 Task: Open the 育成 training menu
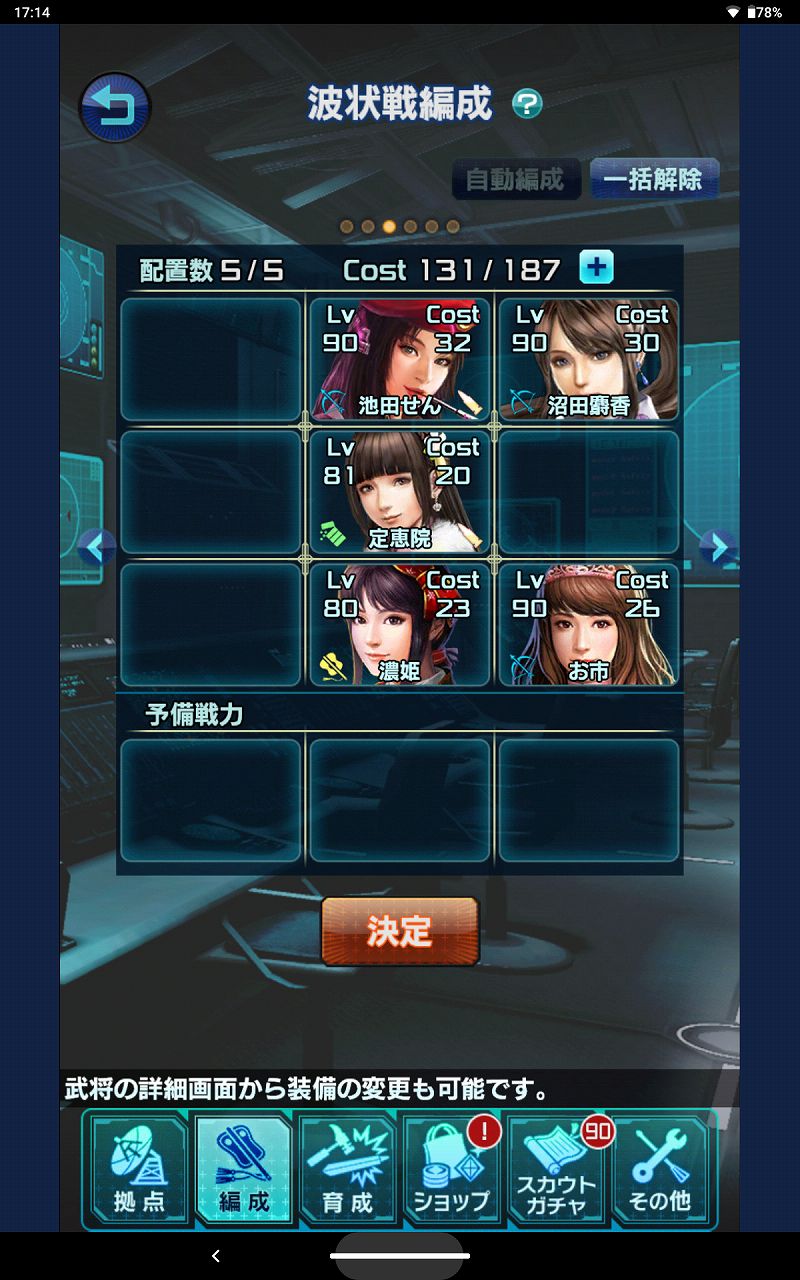(348, 1169)
